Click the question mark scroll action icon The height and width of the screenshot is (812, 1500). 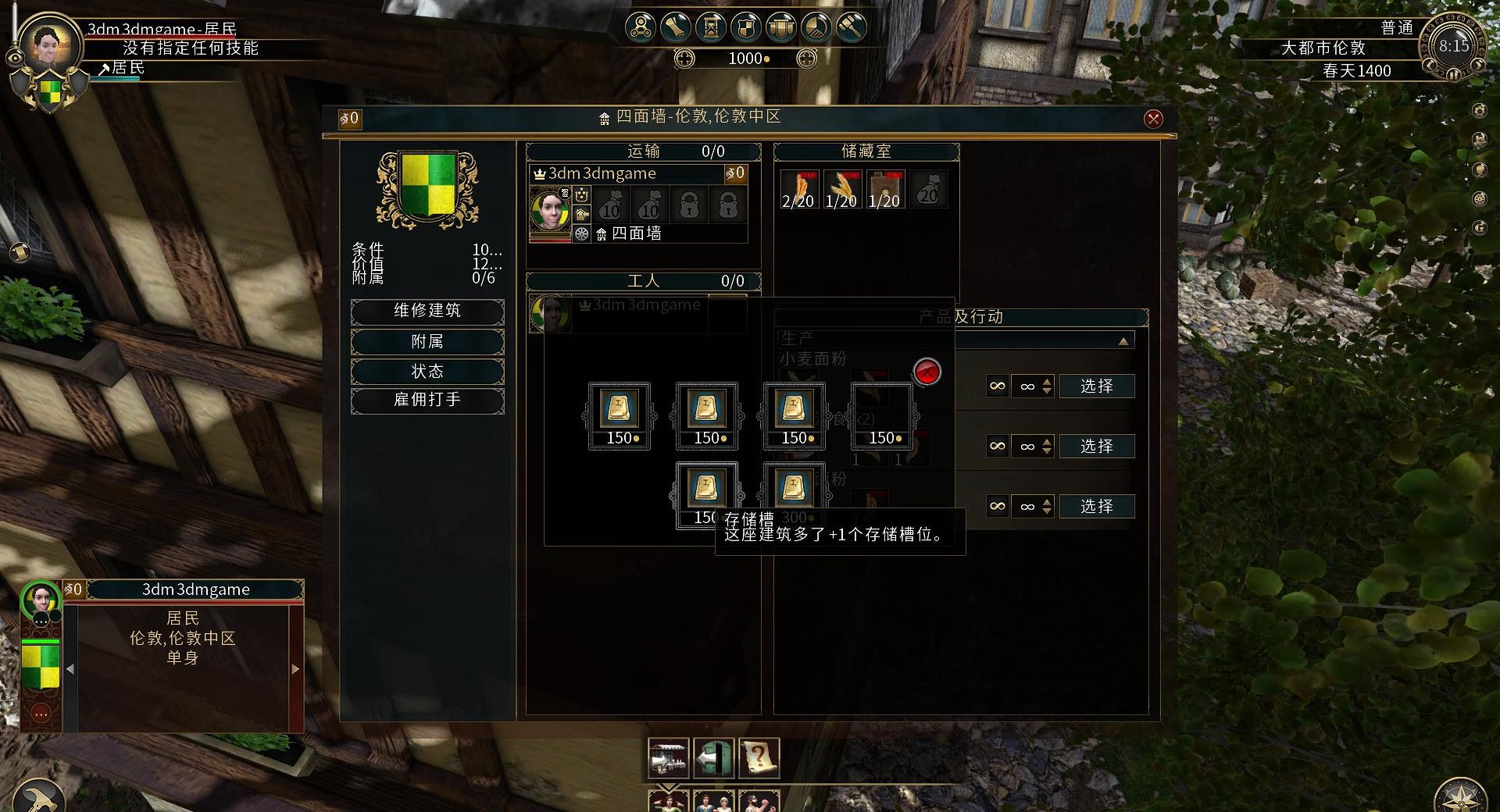(760, 758)
